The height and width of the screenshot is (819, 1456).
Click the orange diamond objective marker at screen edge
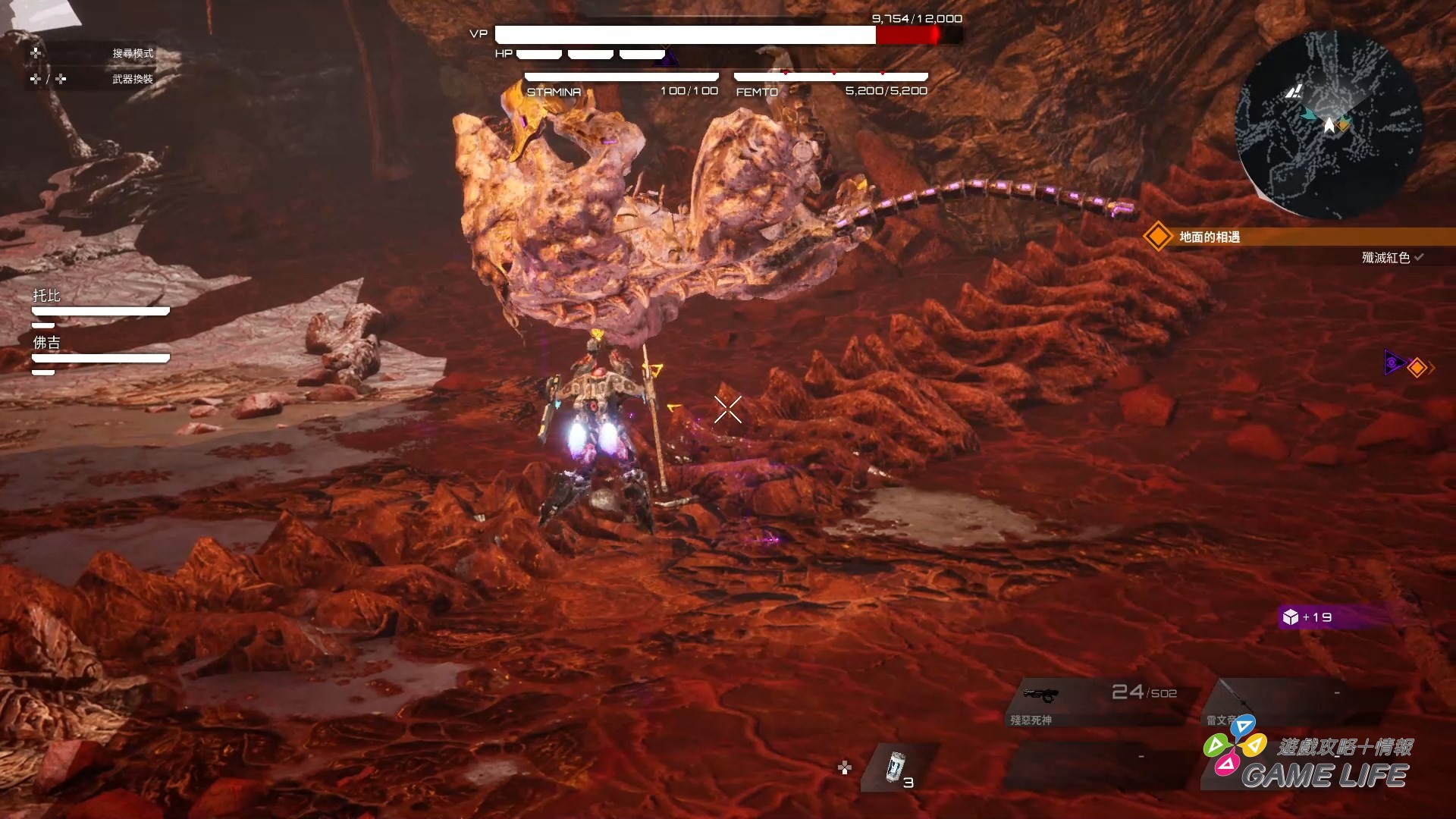pos(1417,368)
